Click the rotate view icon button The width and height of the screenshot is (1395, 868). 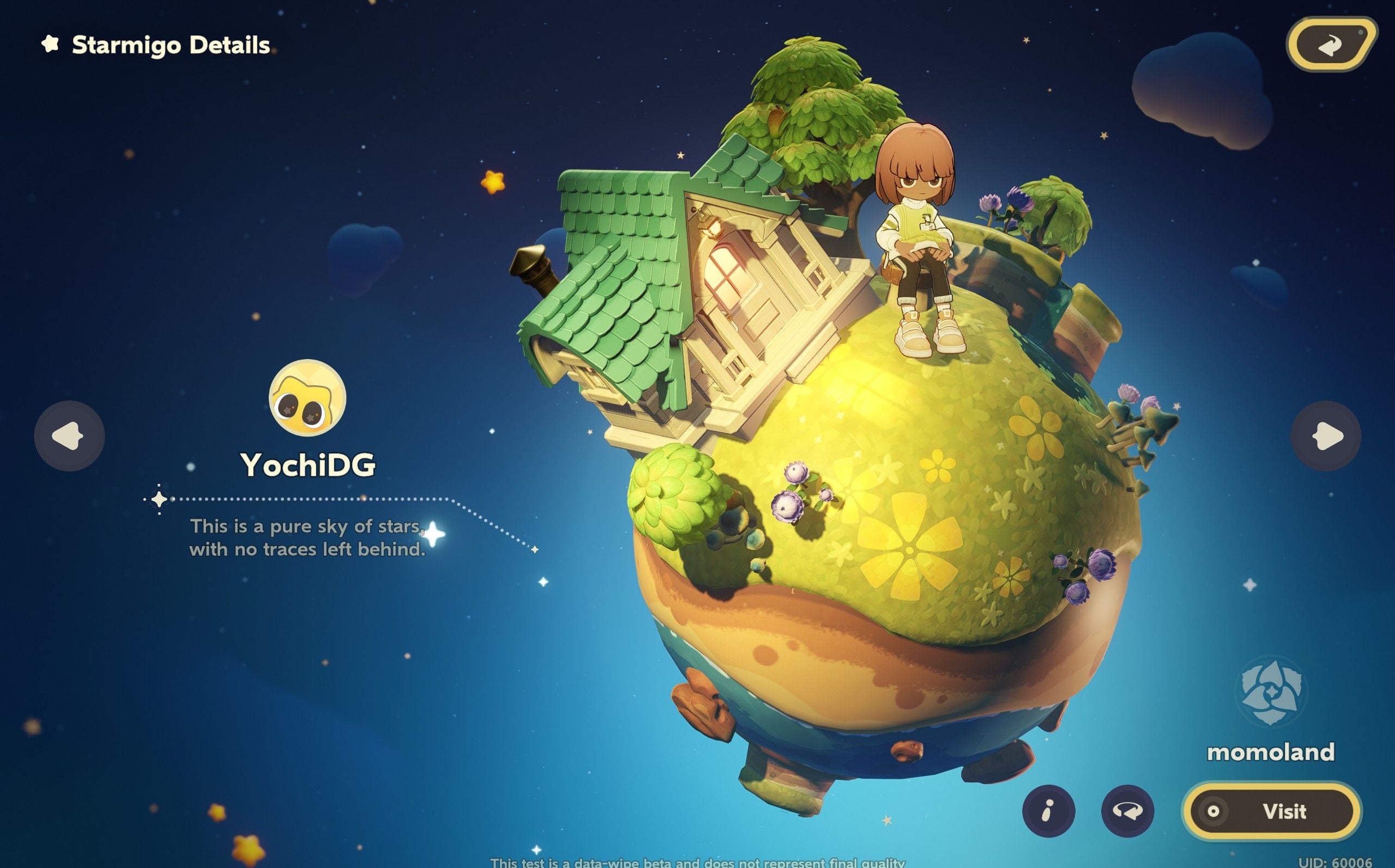pyautogui.click(x=1127, y=811)
